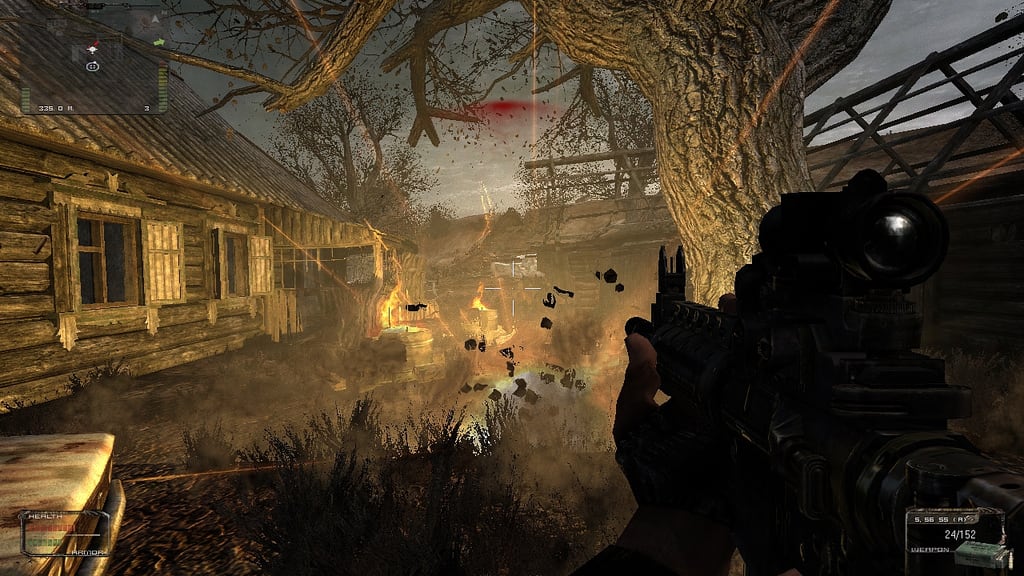The image size is (1024, 576).
Task: Click the minimap panel
Action: click(x=92, y=58)
